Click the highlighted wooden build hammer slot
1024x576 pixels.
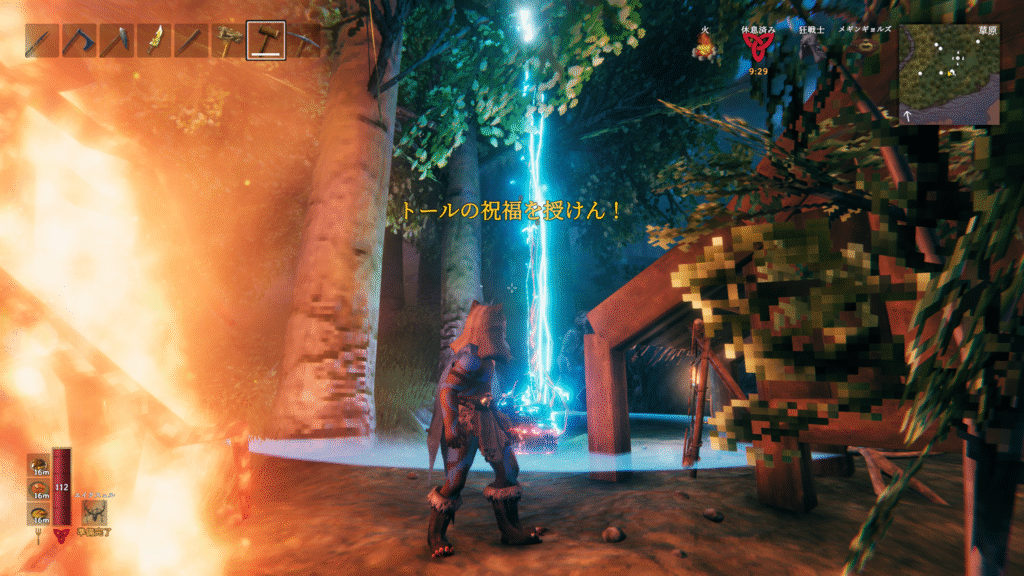click(x=266, y=41)
